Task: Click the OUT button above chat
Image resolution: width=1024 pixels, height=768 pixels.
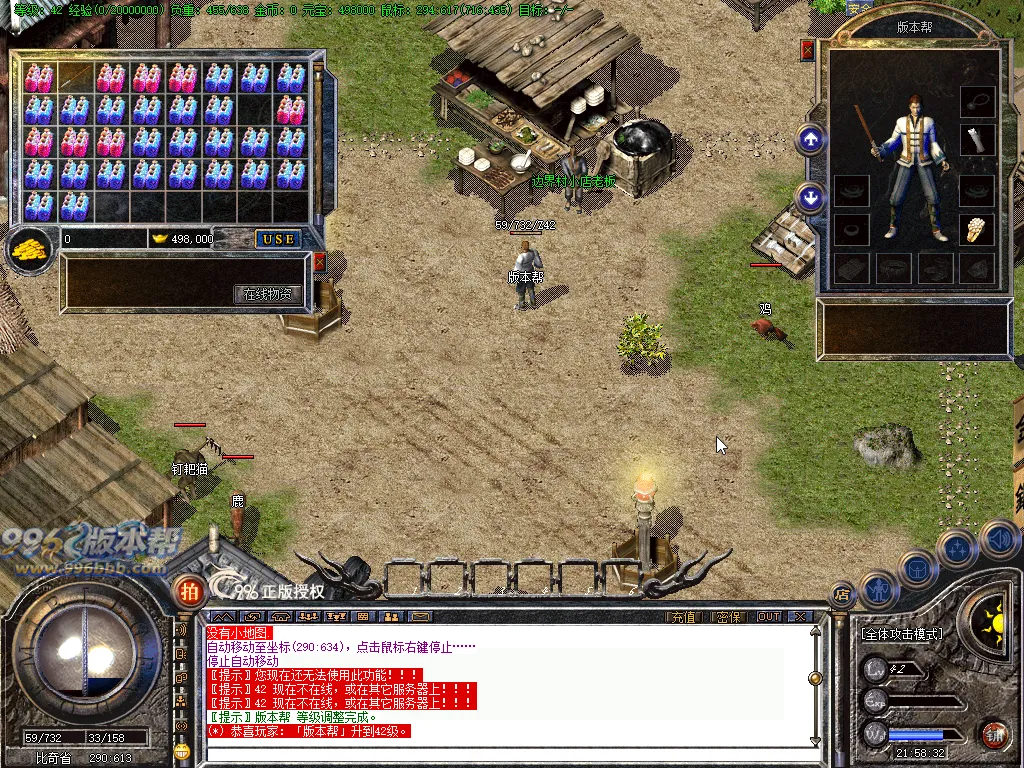Action: [768, 617]
